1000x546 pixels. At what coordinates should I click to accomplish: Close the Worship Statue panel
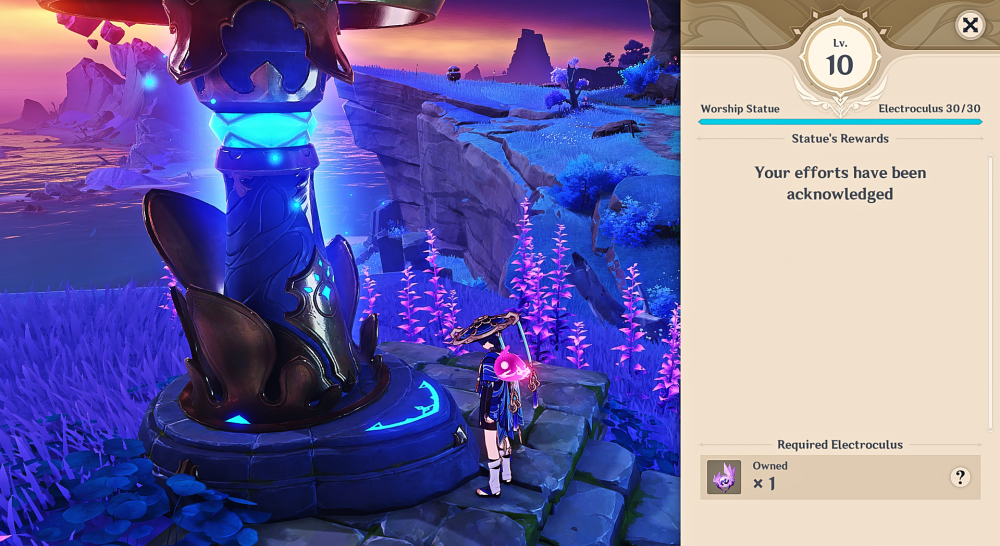(969, 25)
